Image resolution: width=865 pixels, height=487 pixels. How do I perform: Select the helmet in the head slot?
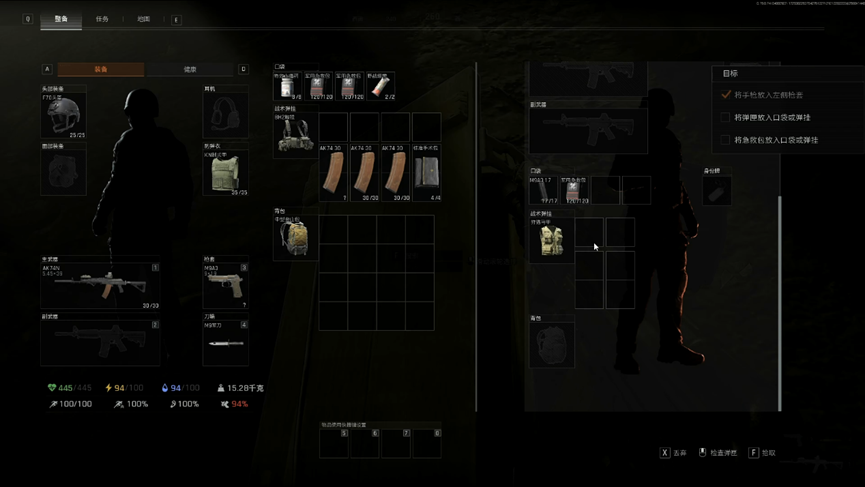(x=63, y=117)
